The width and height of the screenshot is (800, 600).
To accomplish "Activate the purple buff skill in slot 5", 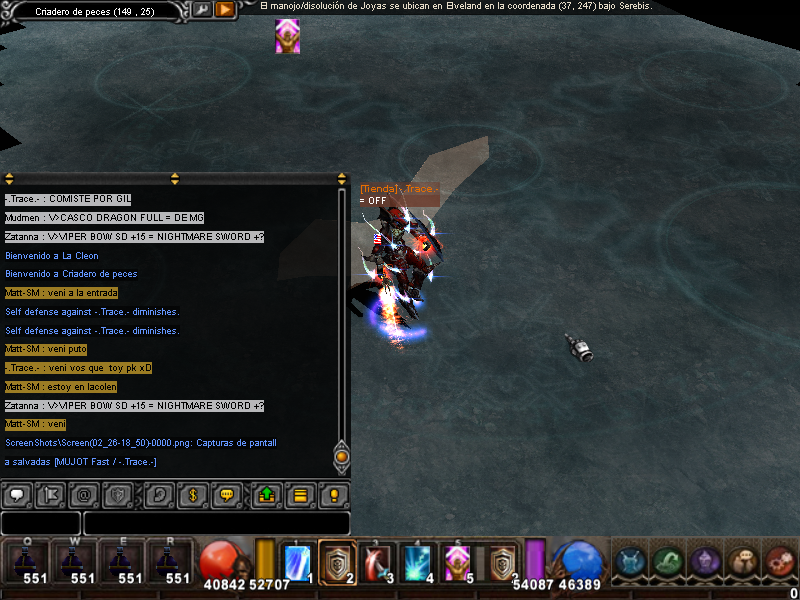I will click(x=457, y=562).
